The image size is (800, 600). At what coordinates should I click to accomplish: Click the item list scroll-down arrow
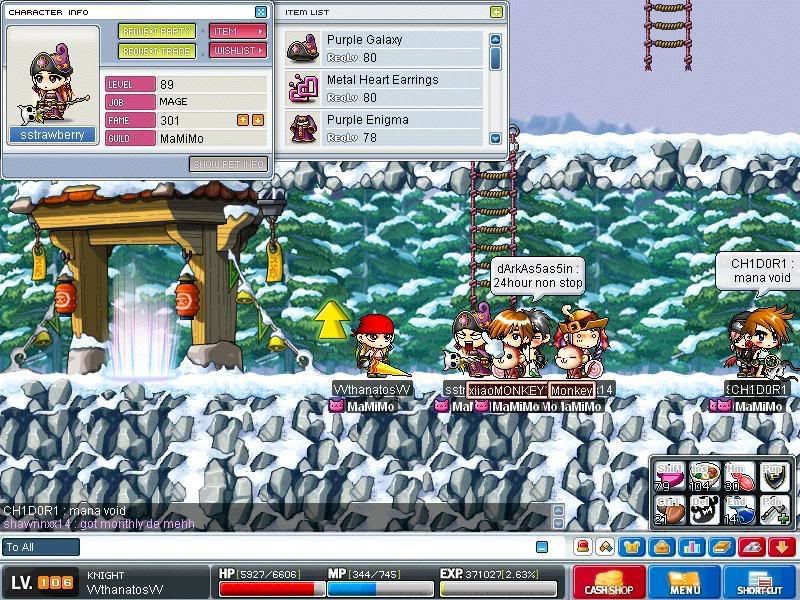point(496,138)
